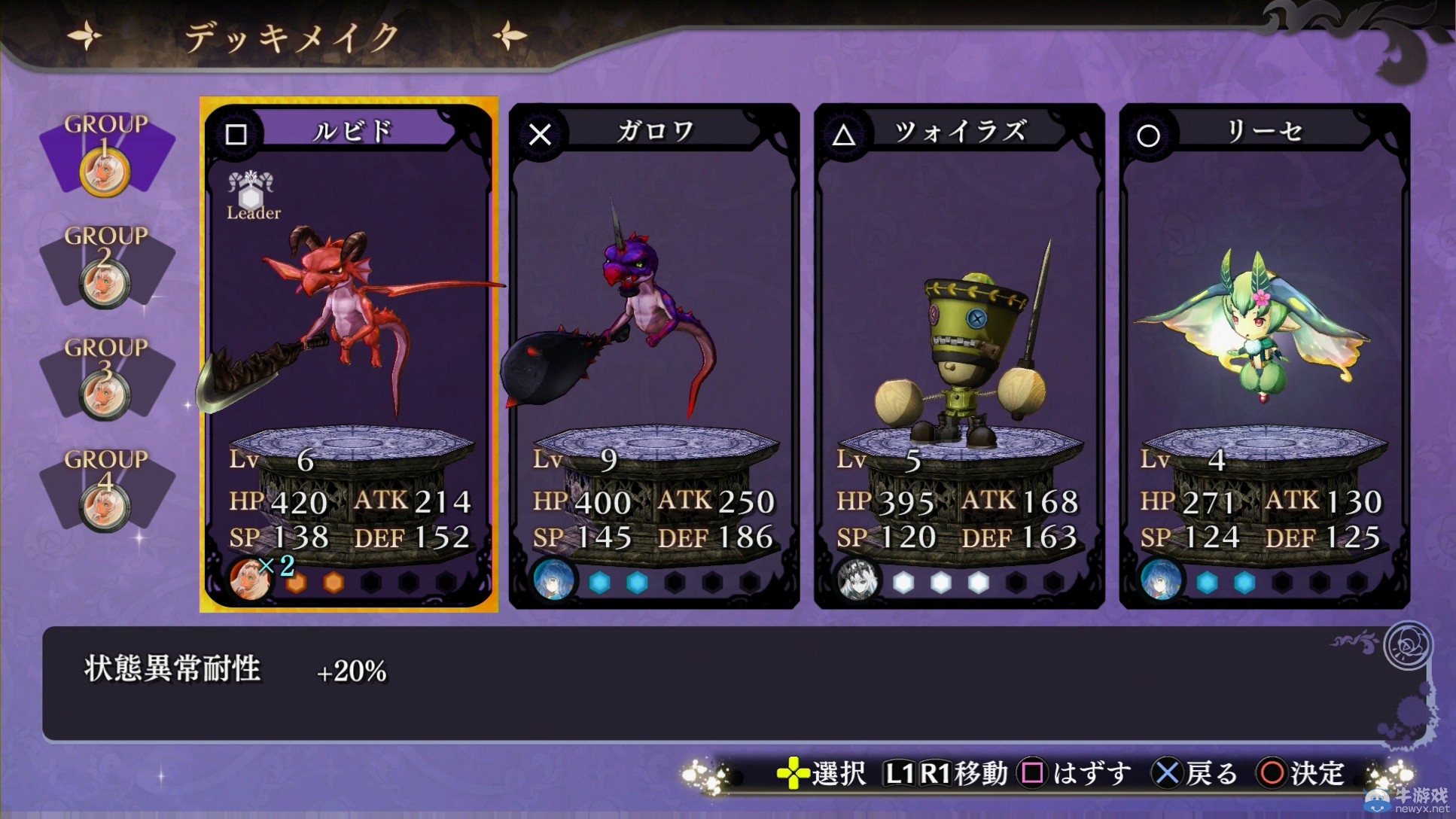Viewport: 1456px width, 819px height.
Task: Pick the ツォイラズ monster card
Action: (959, 355)
